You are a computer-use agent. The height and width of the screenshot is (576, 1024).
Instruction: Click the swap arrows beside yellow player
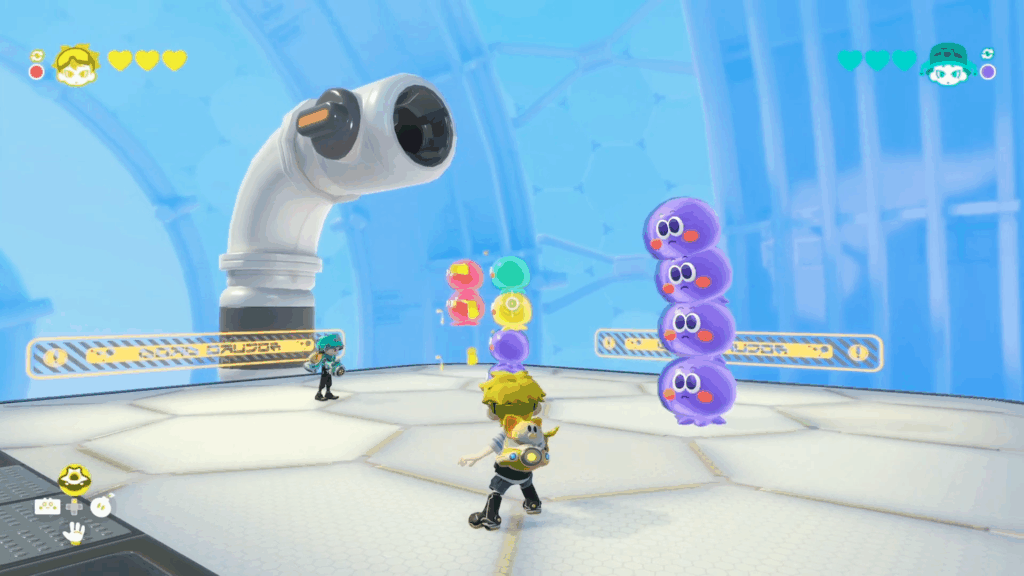pos(37,55)
